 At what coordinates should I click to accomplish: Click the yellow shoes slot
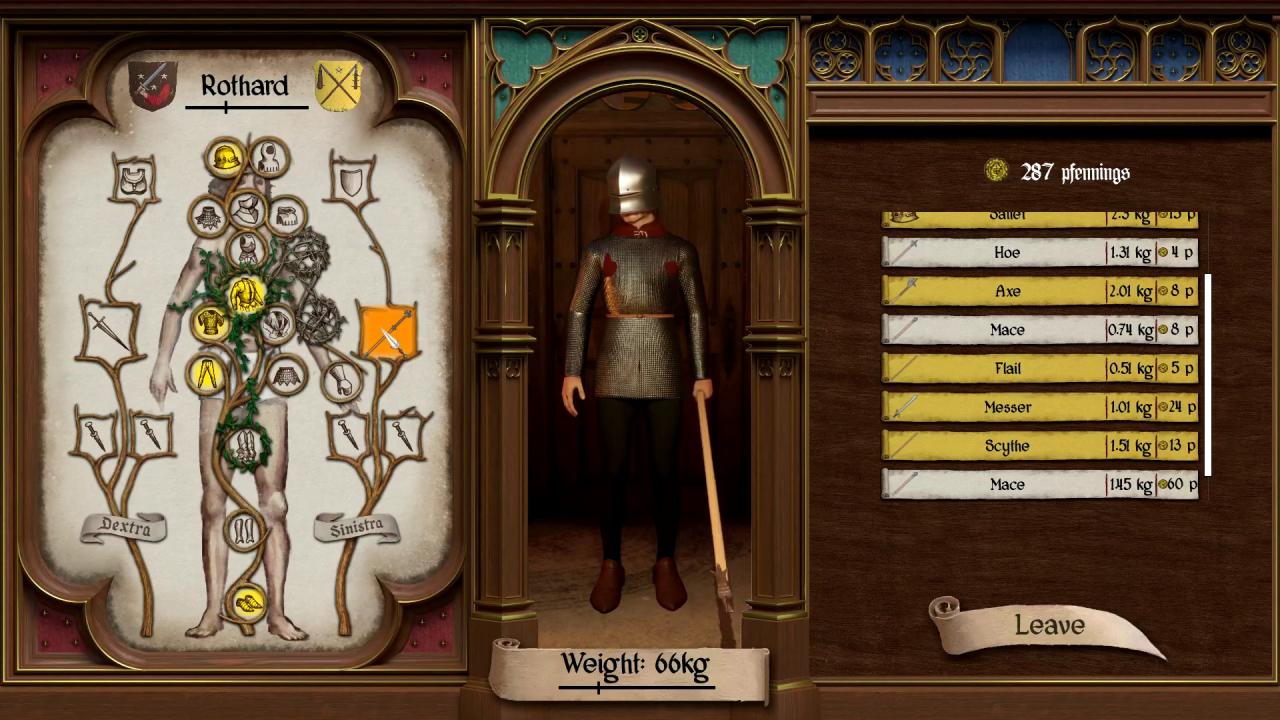click(245, 602)
